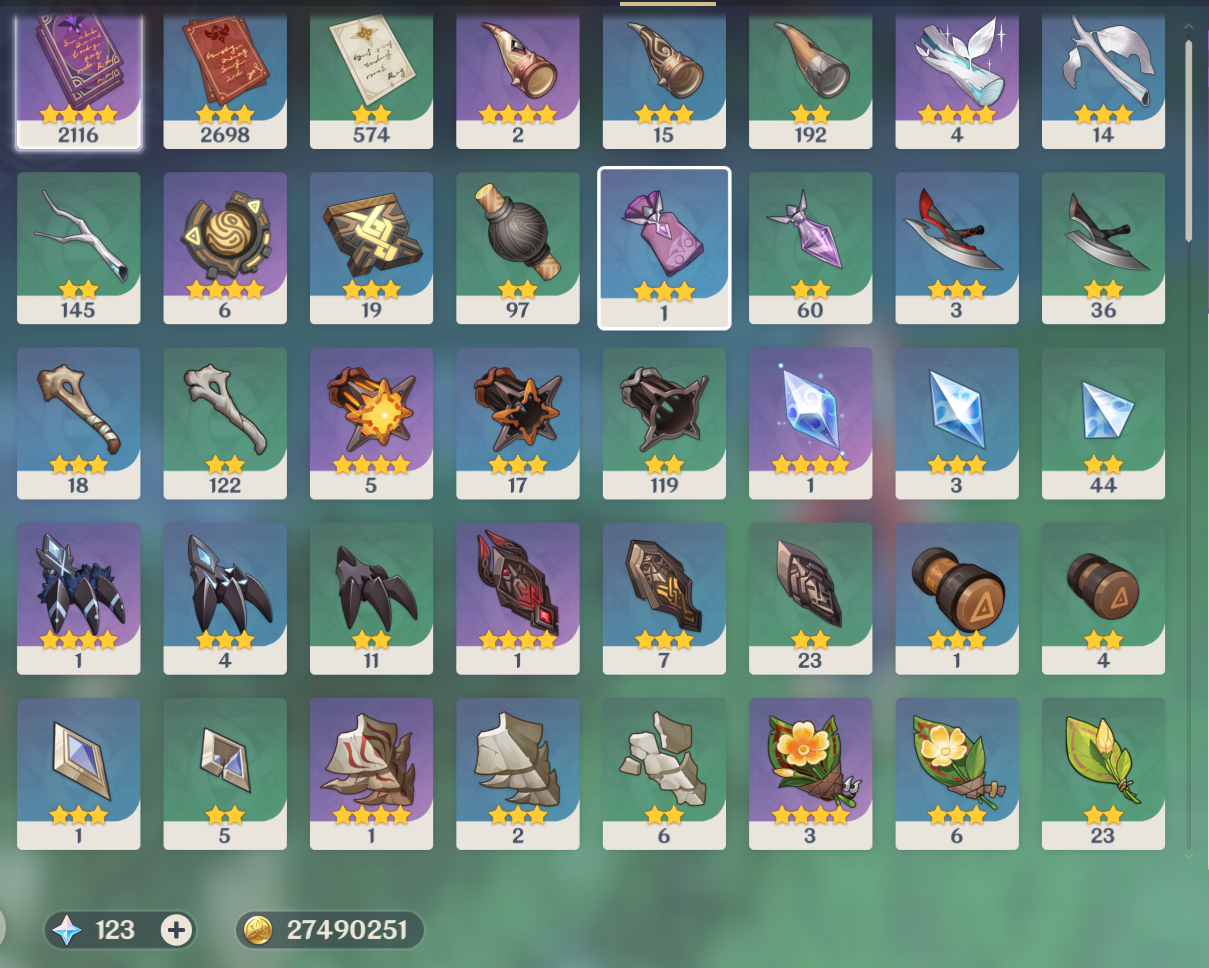
Task: Pick the red-glowing four-star dark shield plate
Action: tap(517, 595)
